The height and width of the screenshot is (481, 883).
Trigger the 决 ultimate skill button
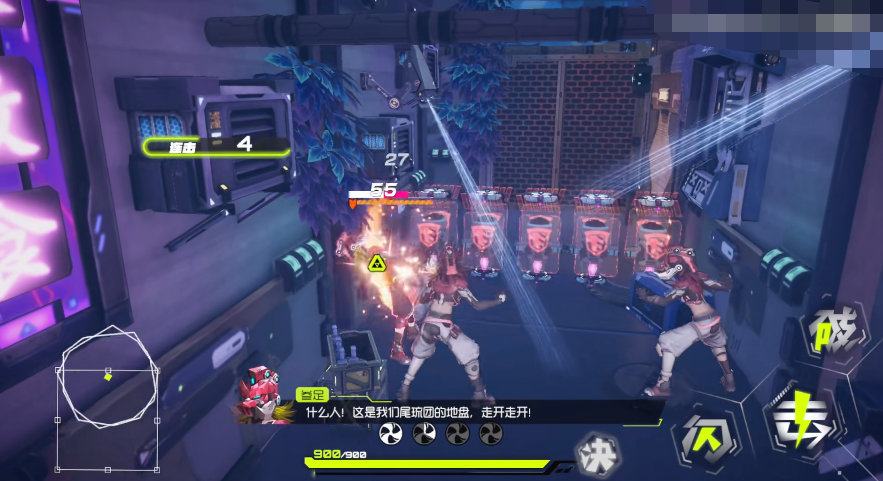point(598,451)
